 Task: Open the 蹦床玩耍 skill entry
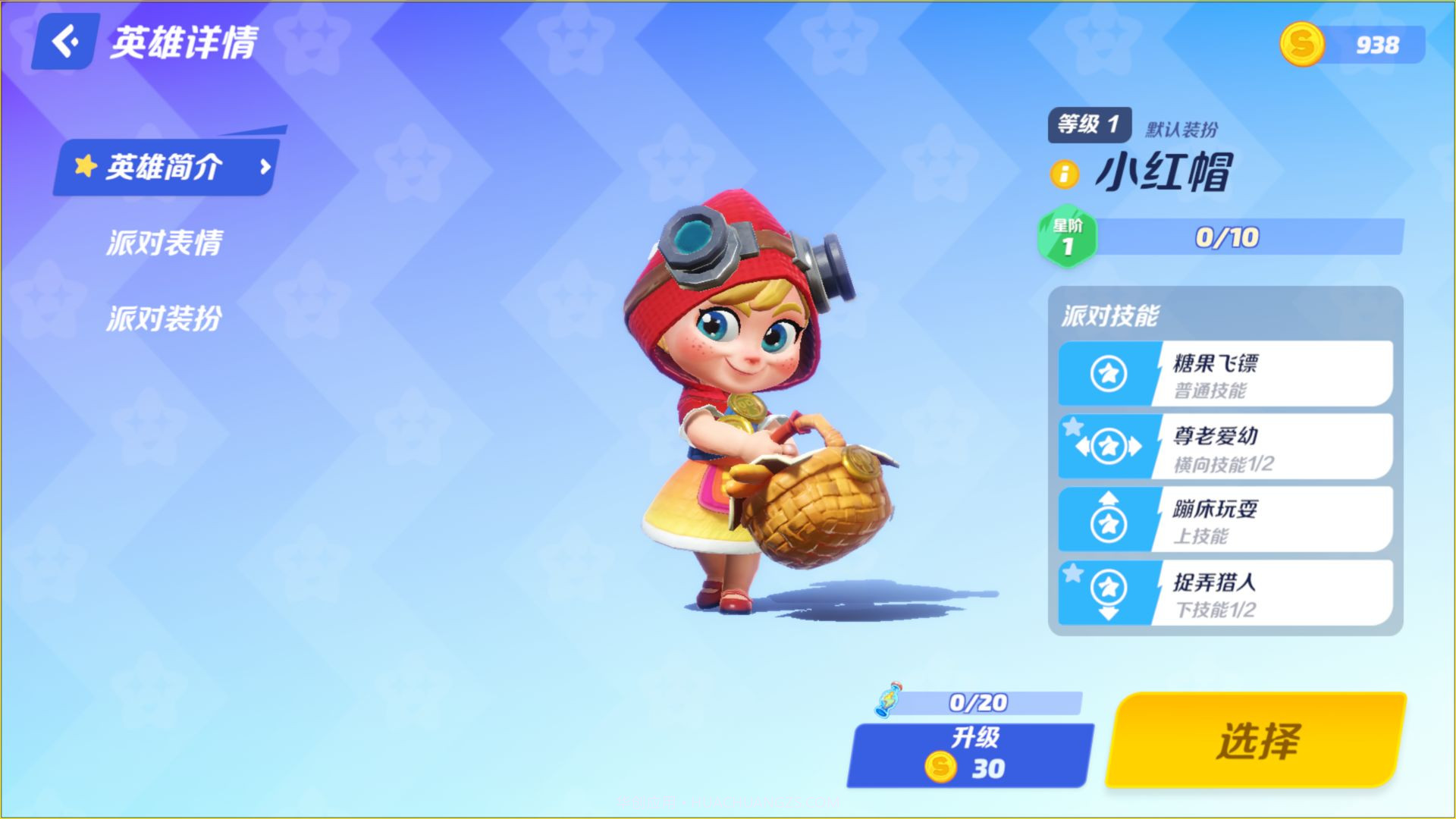tap(1225, 520)
